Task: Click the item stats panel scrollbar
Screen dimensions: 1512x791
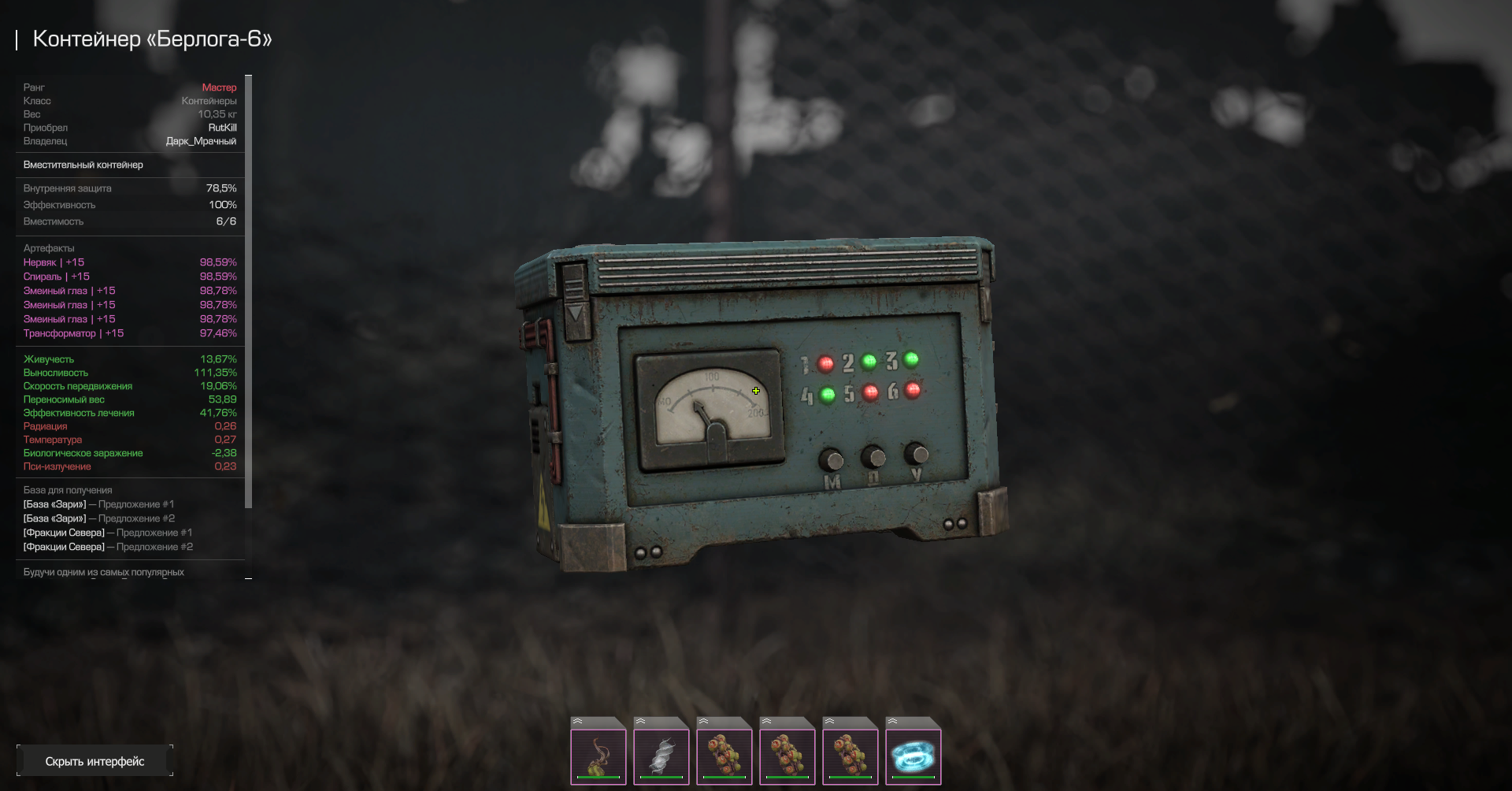Action: click(x=249, y=292)
